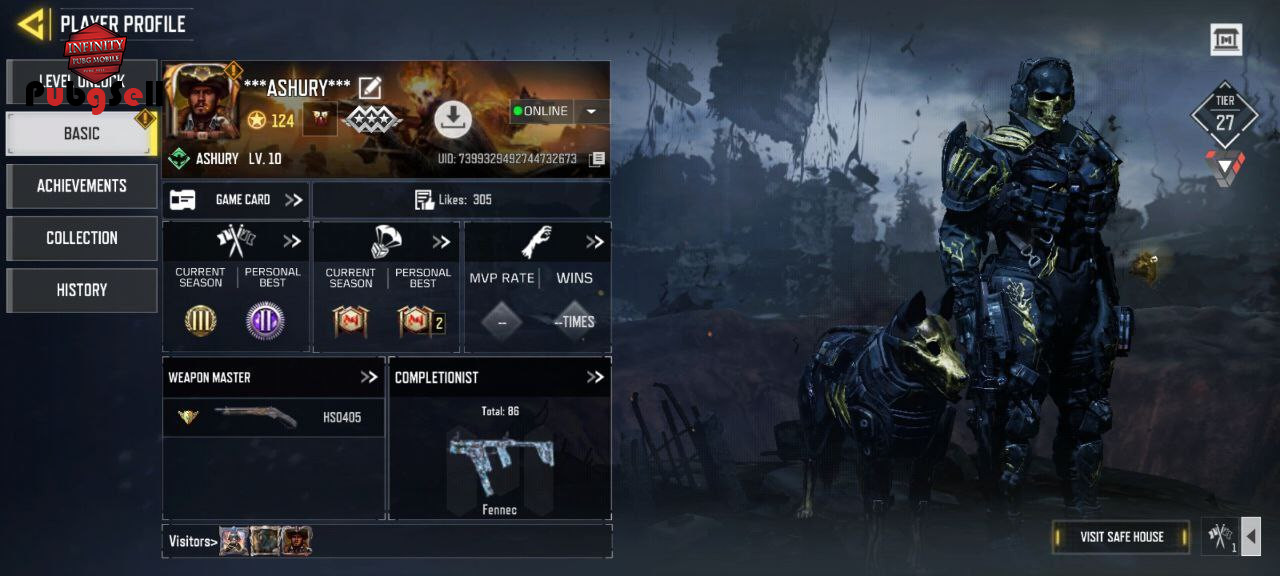Image resolution: width=1280 pixels, height=576 pixels.
Task: Switch to the Basic tab
Action: 81,133
